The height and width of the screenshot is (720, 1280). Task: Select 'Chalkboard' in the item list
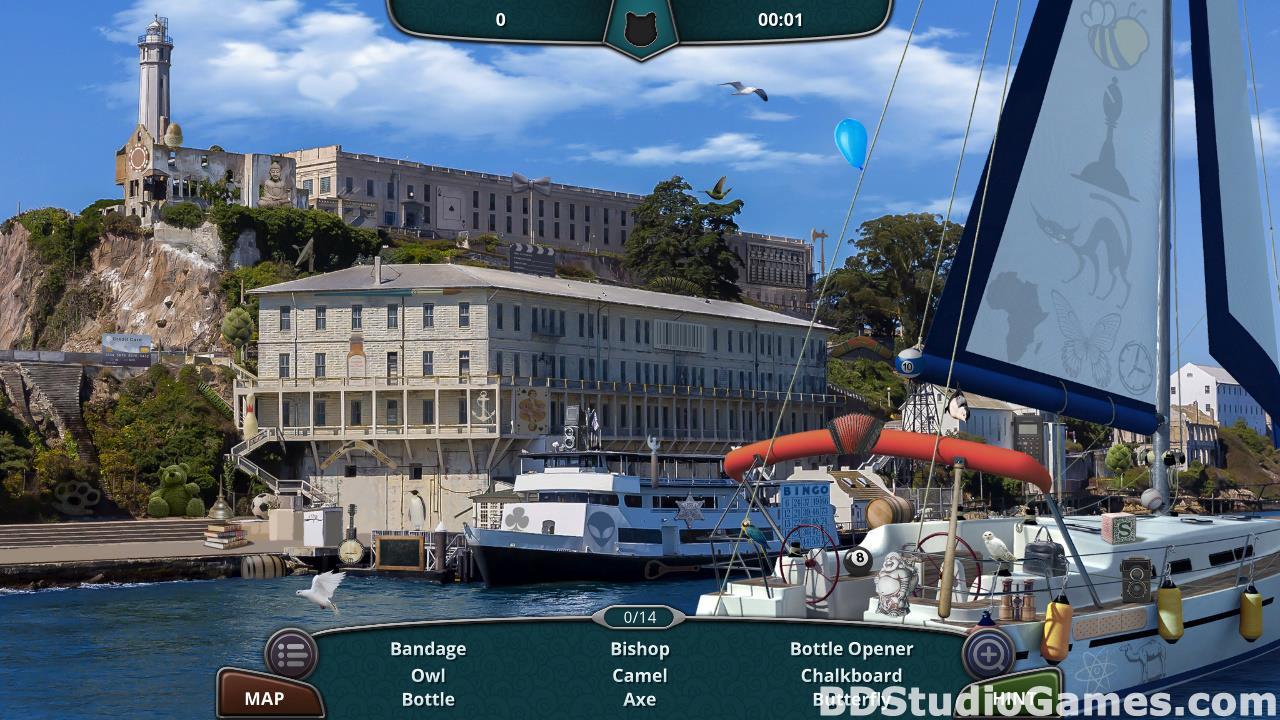851,675
